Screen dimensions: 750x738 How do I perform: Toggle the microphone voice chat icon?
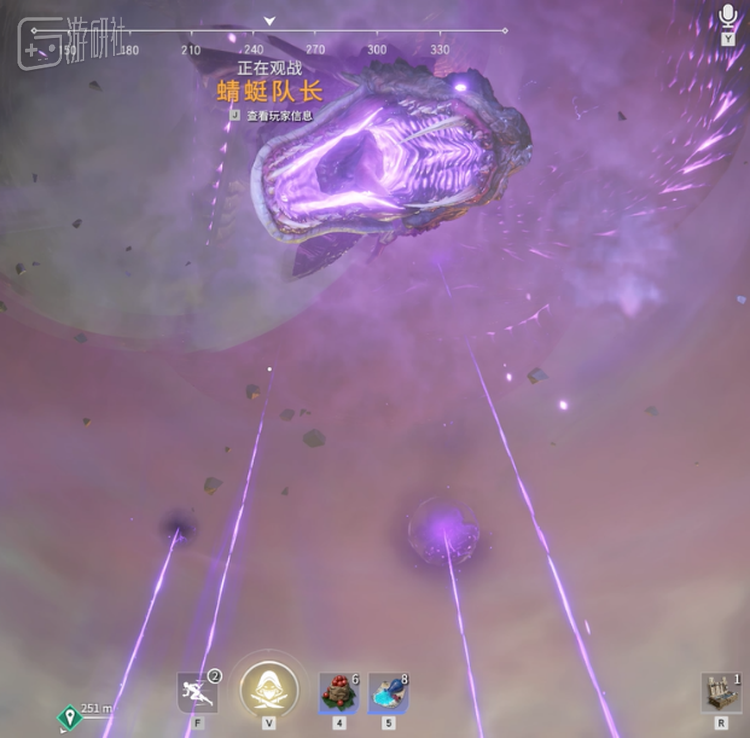pyautogui.click(x=728, y=17)
